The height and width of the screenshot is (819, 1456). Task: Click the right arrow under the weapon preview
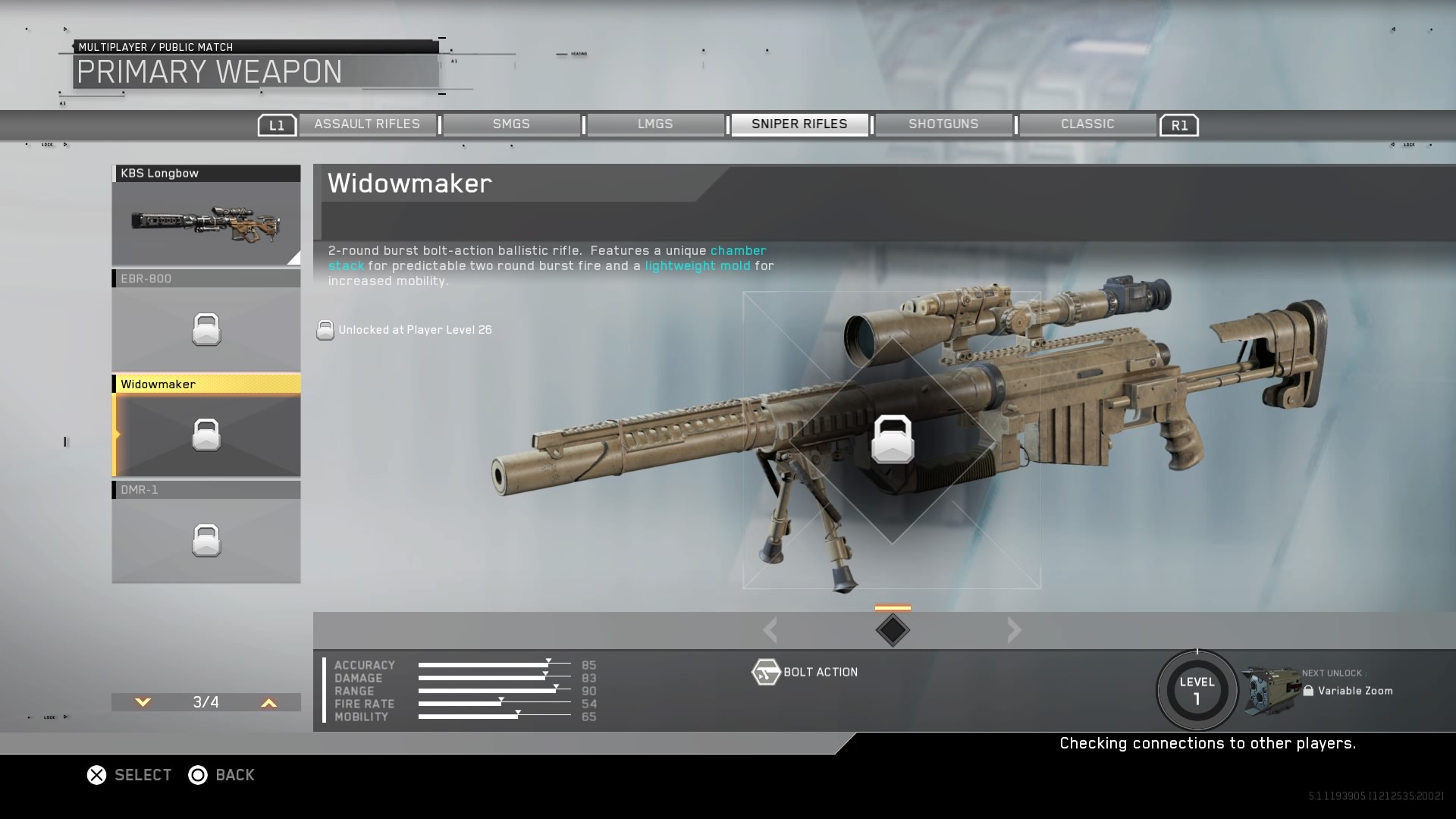[1014, 629]
